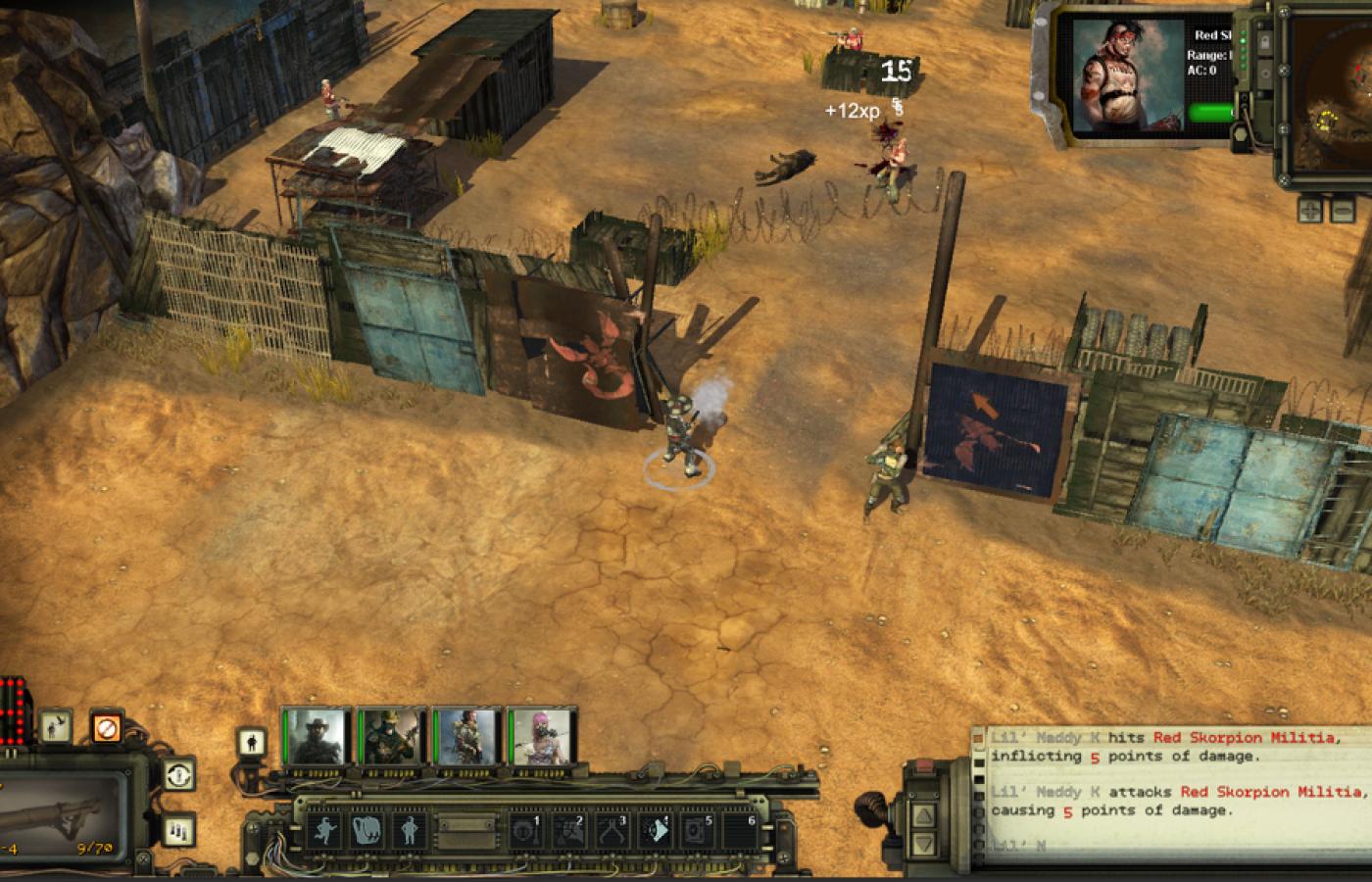This screenshot has width=1372, height=882.
Task: Reload weapon using the bullets button
Action: (x=177, y=829)
